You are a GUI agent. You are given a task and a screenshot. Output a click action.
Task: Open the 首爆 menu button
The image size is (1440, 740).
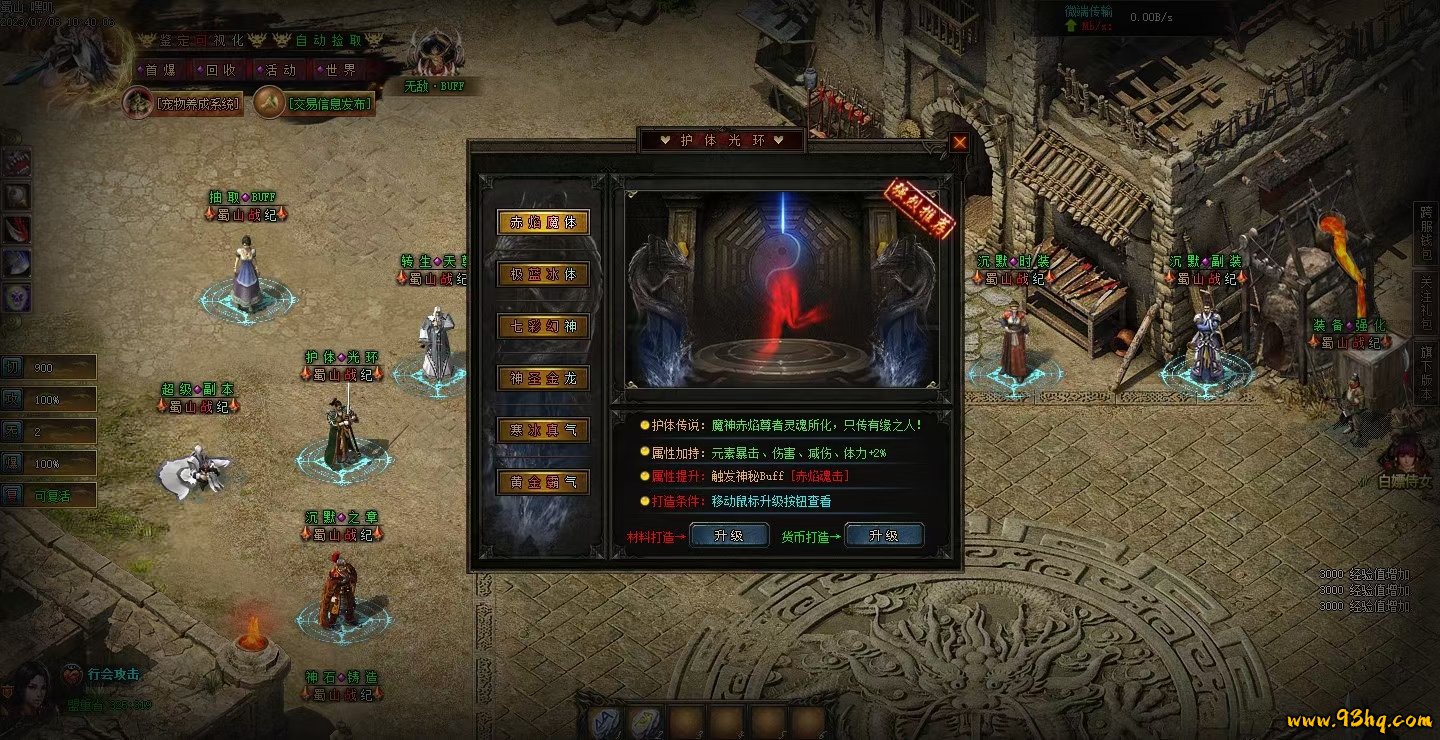point(163,71)
